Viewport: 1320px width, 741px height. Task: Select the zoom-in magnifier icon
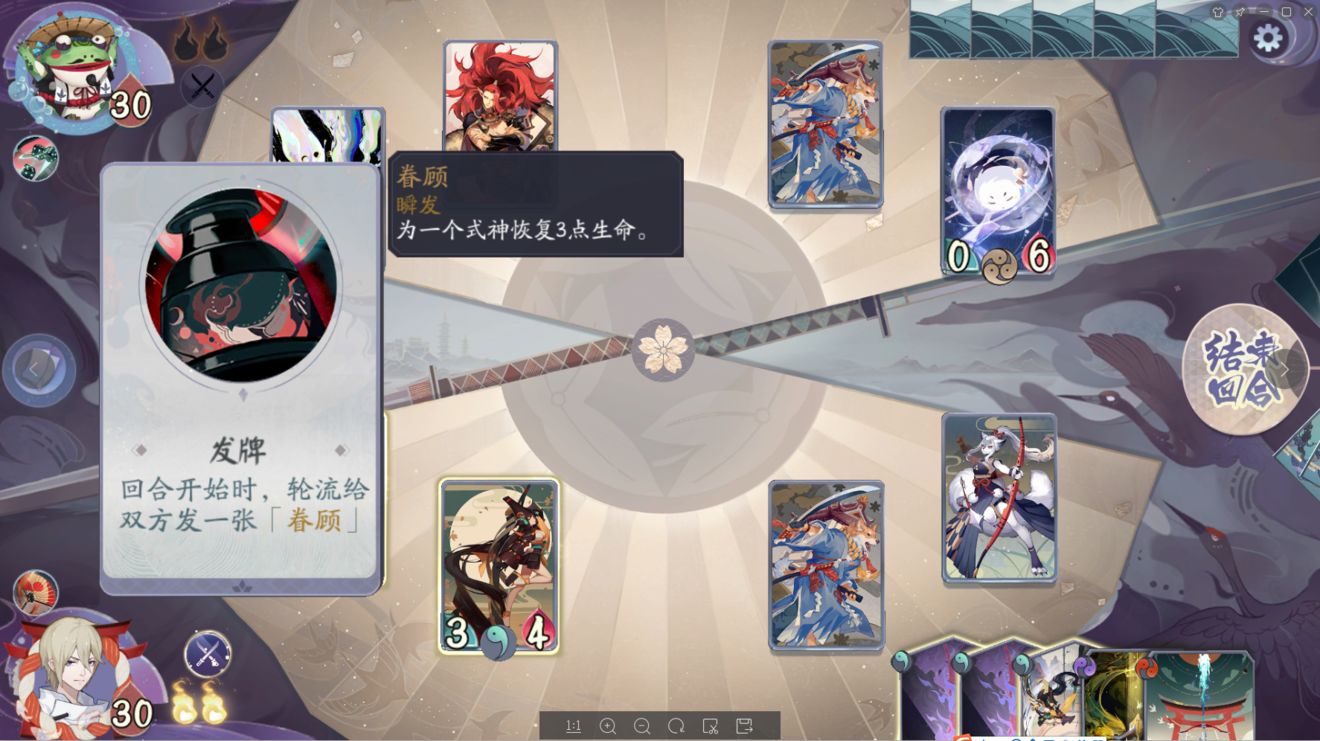pos(606,727)
